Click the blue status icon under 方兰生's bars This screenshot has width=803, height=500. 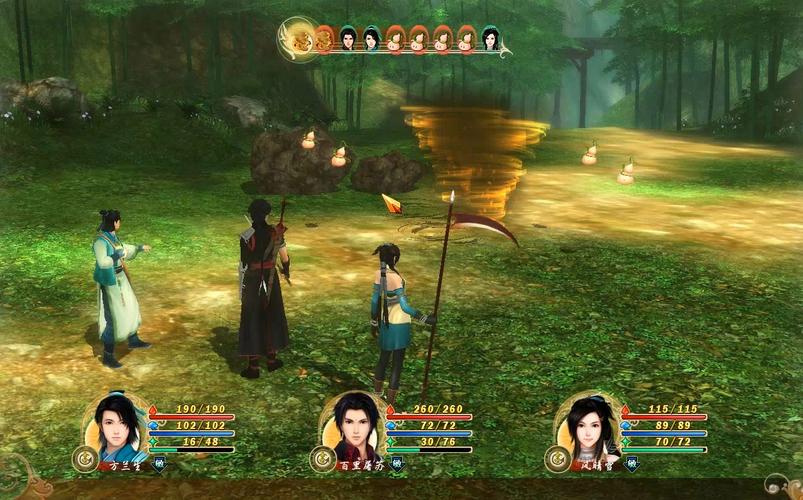point(159,463)
